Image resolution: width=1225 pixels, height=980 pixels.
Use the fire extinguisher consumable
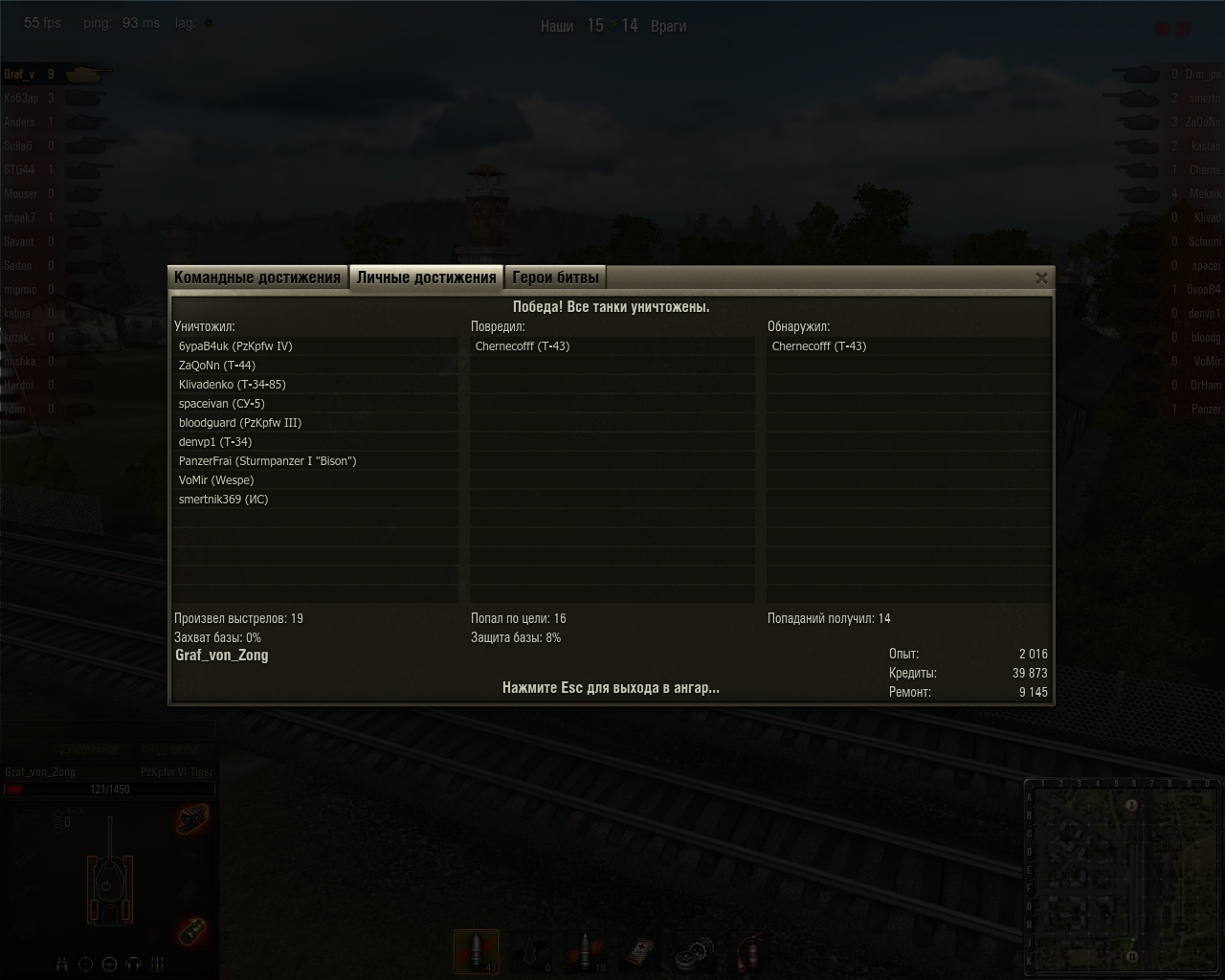751,952
